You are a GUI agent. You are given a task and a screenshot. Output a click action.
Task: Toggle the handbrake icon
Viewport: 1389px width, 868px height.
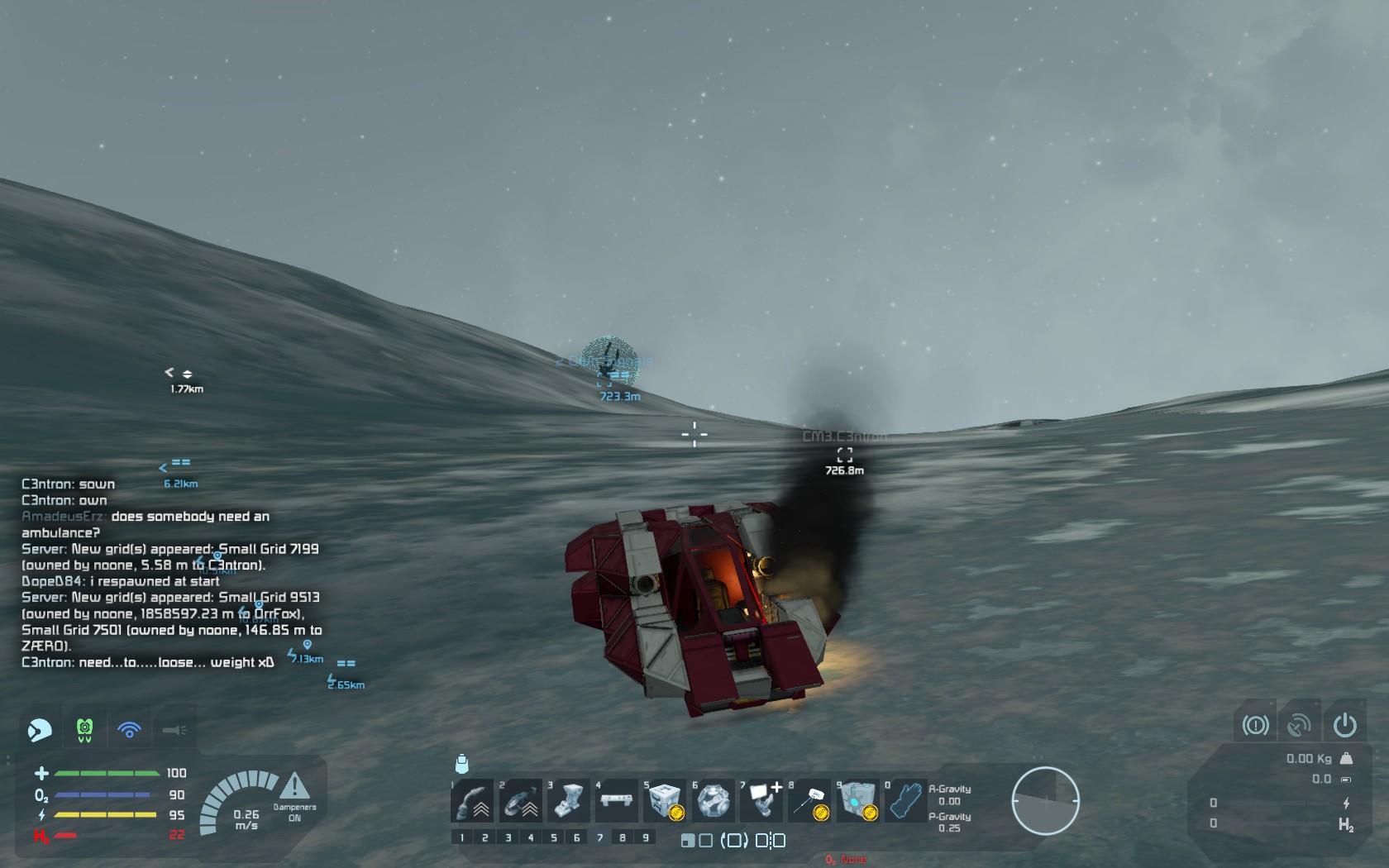[x=1255, y=725]
